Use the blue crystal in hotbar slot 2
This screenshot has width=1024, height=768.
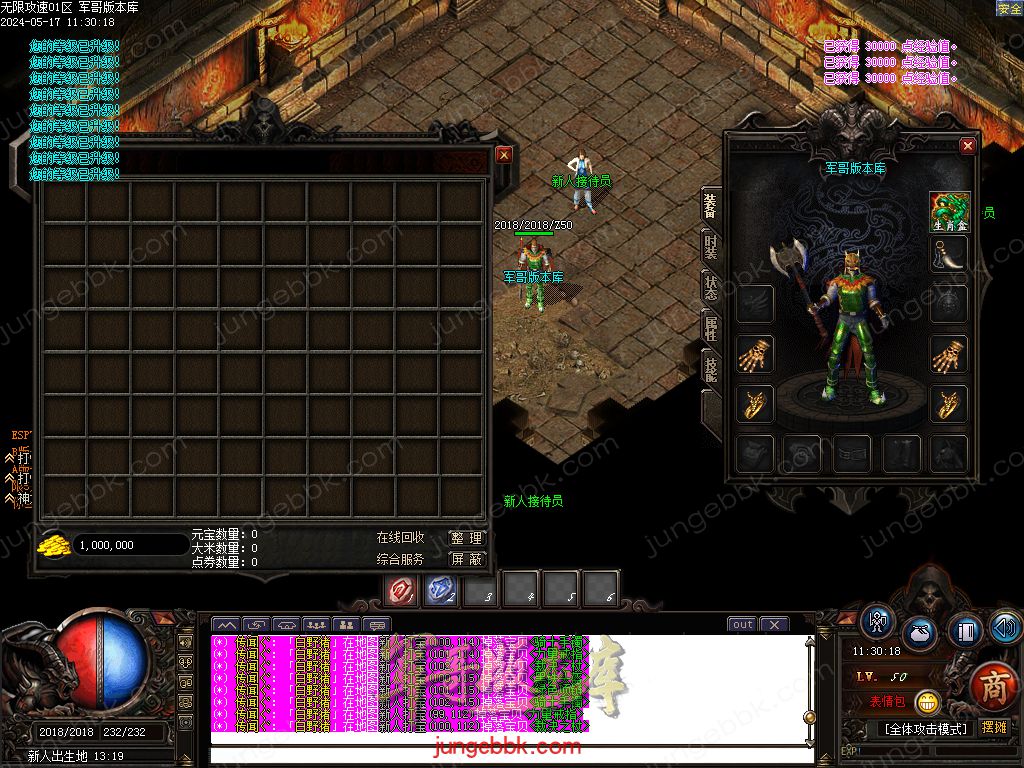point(442,591)
